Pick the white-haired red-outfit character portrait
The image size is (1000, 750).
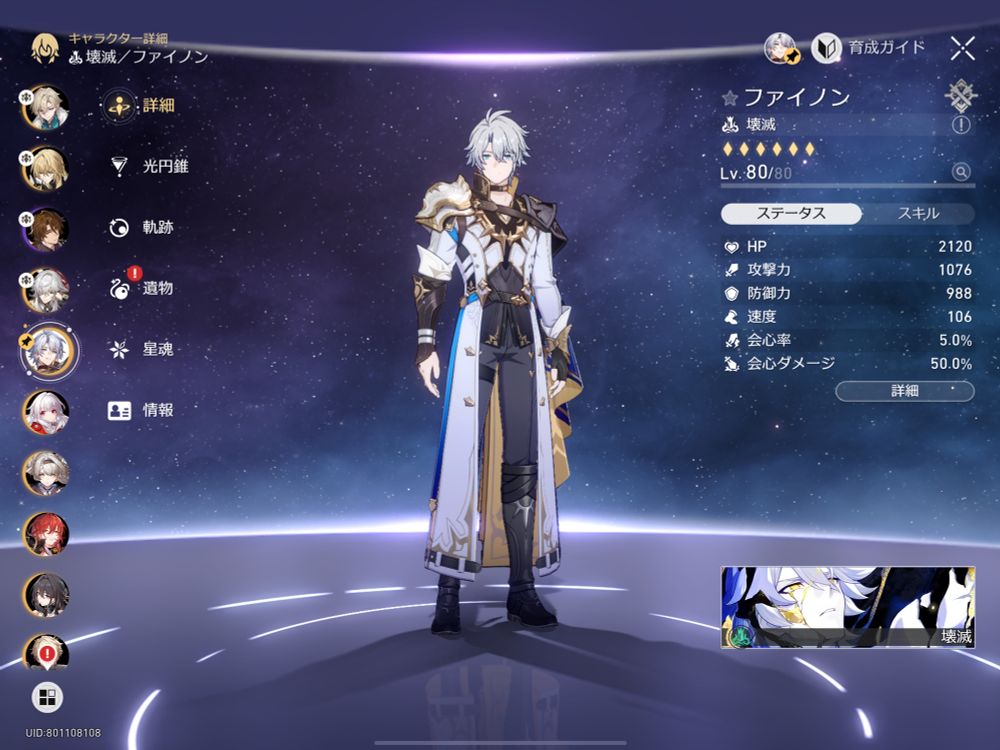pos(46,411)
